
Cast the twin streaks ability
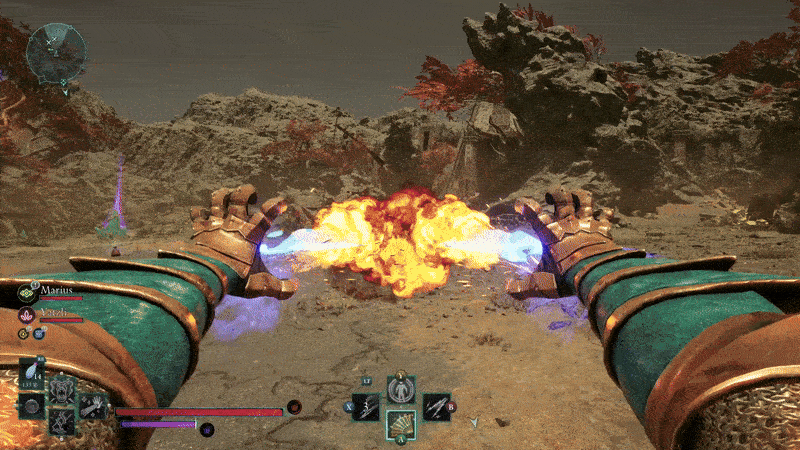[x=435, y=406]
